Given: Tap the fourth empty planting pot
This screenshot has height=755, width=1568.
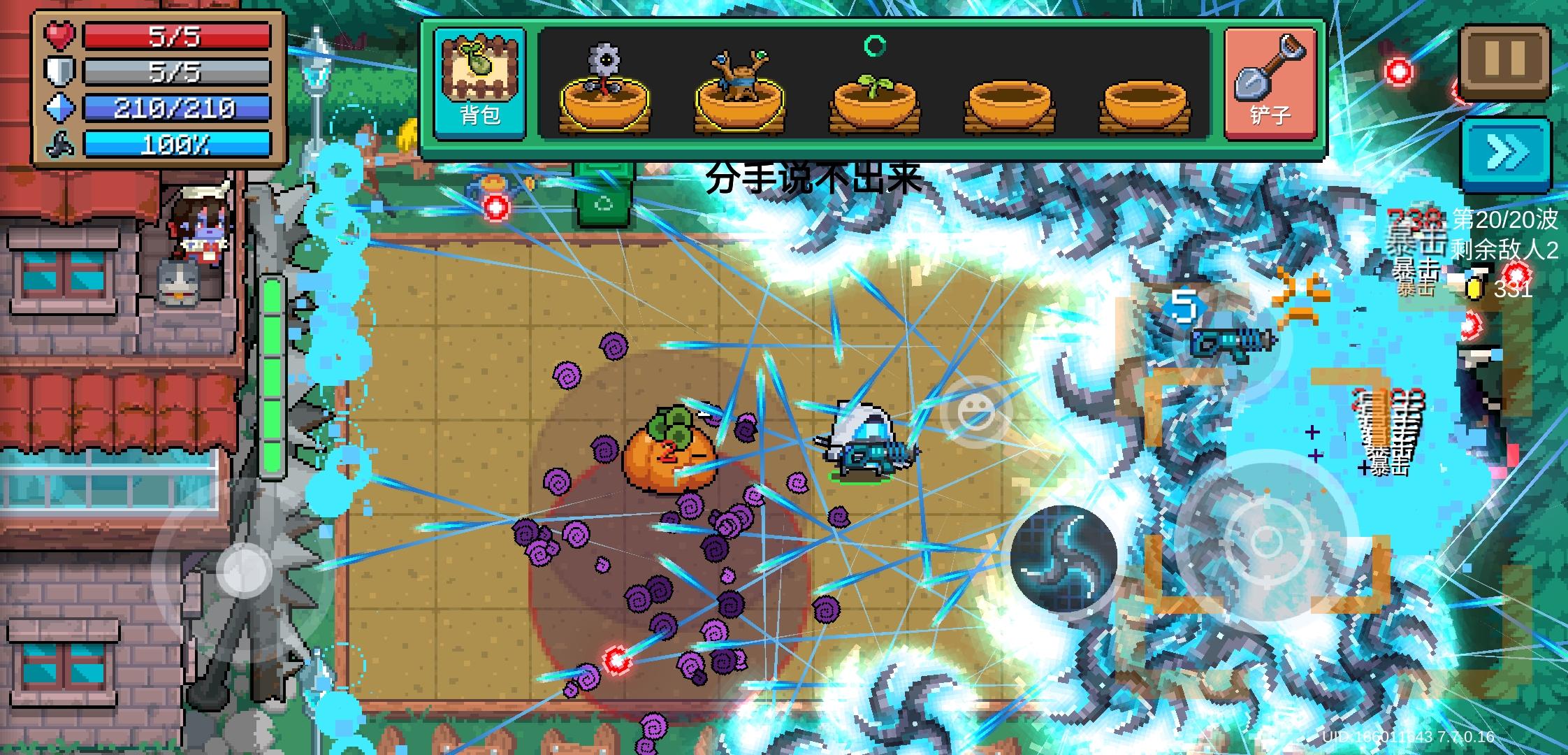Looking at the screenshot, I should (1008, 105).
